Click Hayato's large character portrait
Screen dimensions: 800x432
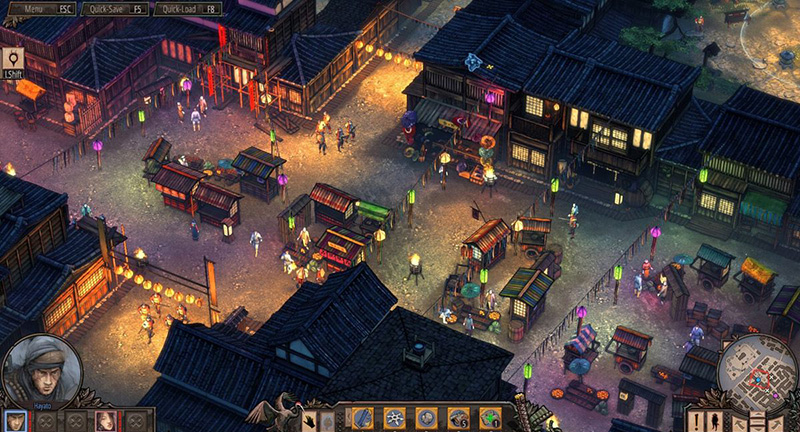41,370
